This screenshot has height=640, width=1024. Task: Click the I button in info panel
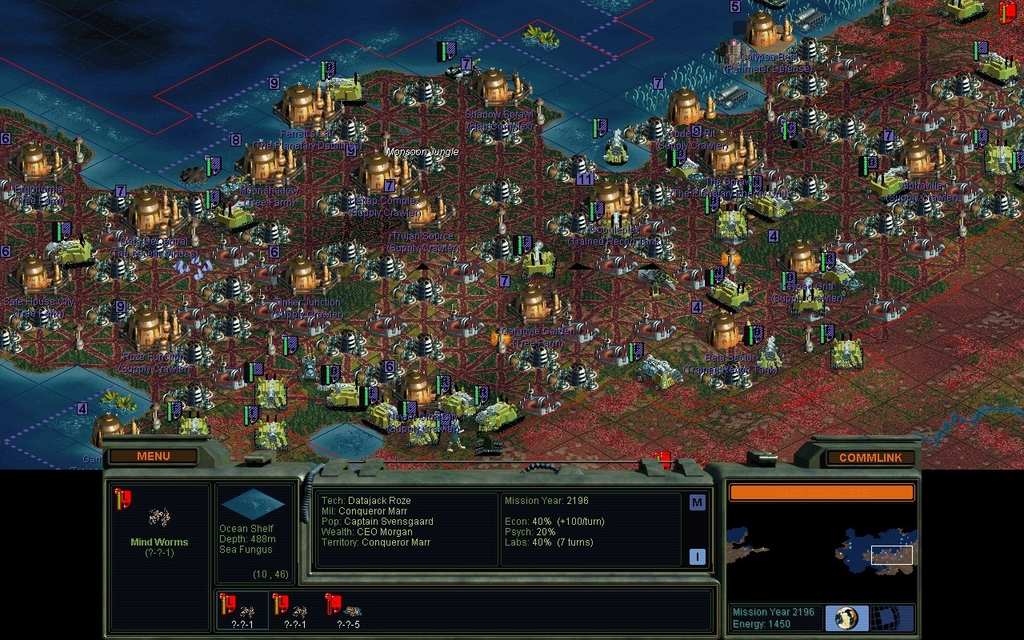pyautogui.click(x=697, y=557)
